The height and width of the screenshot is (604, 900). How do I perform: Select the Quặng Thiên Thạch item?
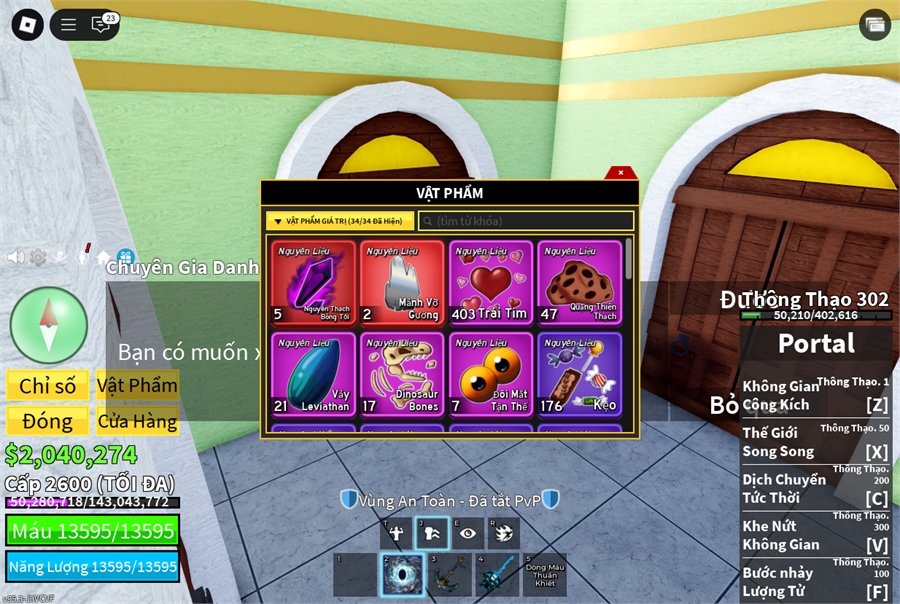(x=579, y=283)
